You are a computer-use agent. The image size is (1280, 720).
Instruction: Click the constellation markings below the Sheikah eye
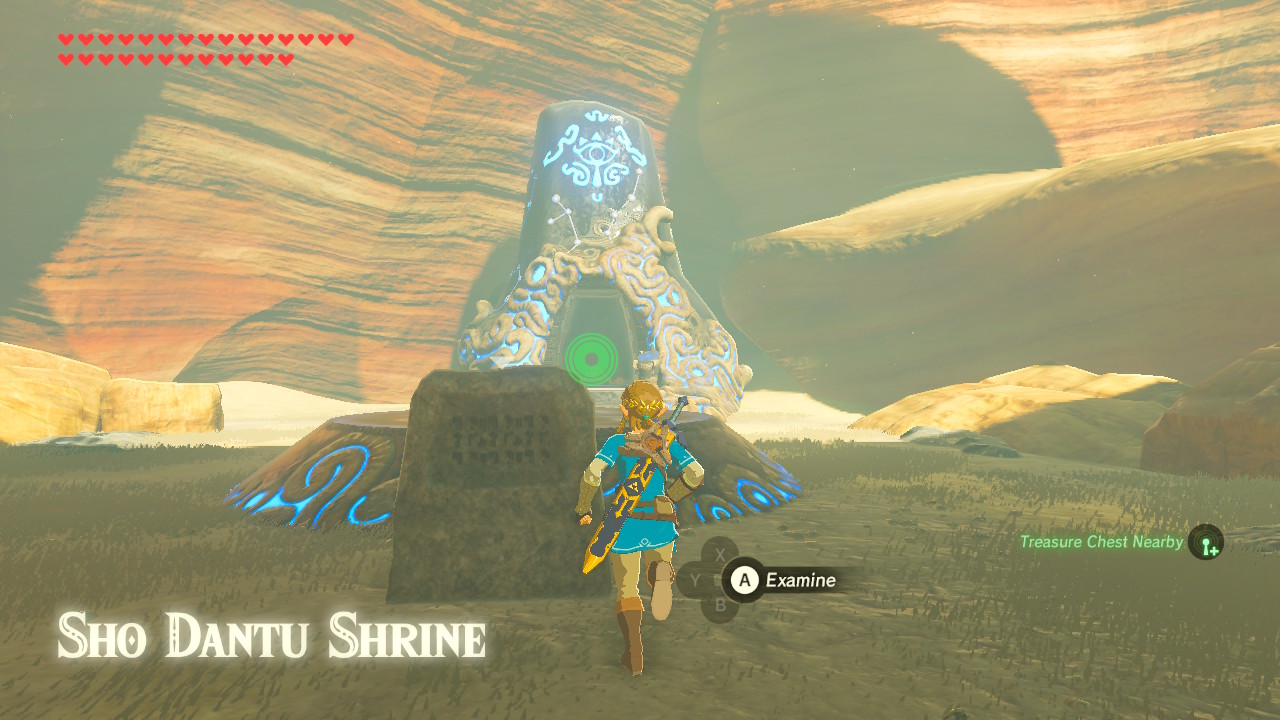(585, 215)
